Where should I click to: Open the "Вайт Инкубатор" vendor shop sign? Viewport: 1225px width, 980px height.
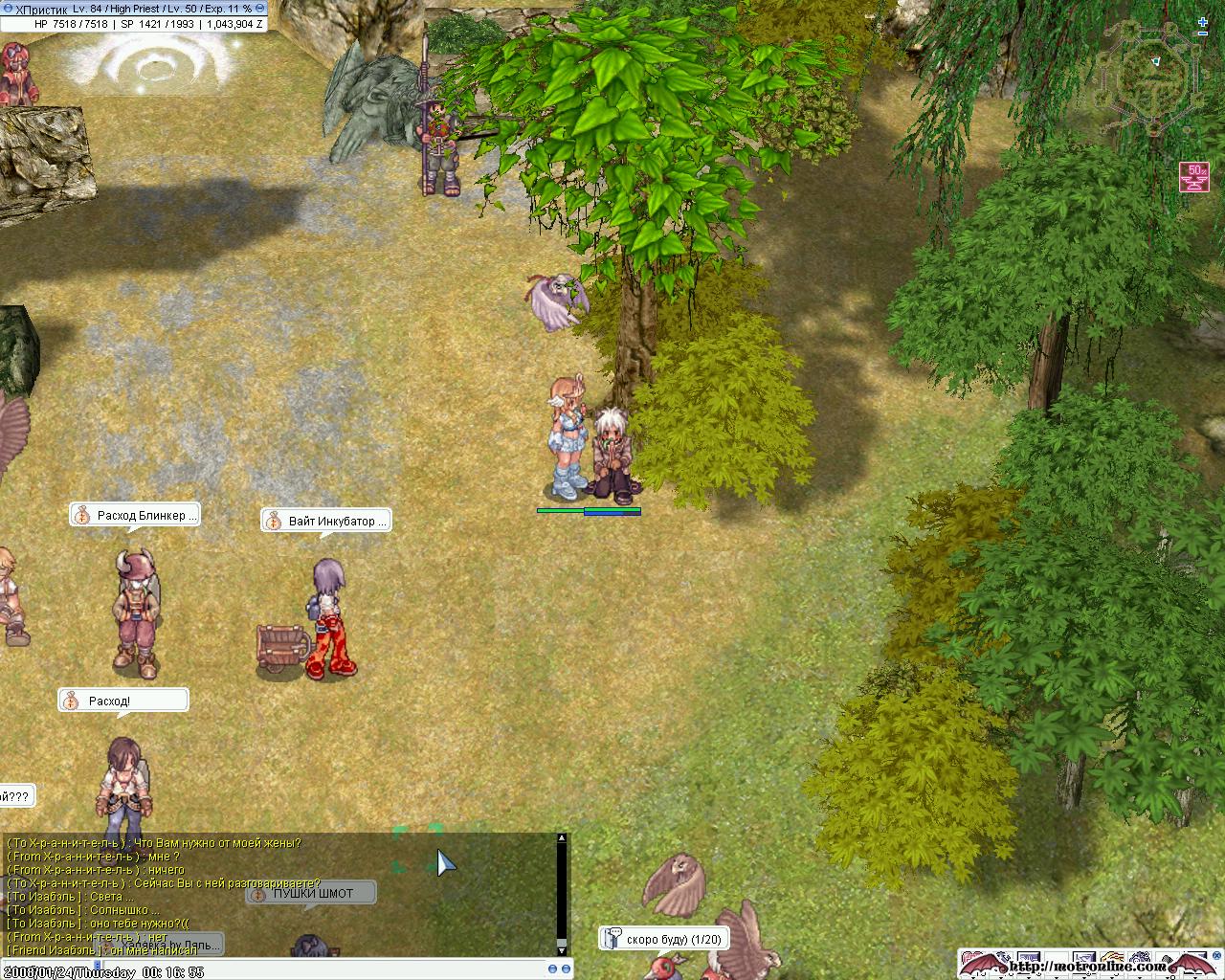click(326, 522)
